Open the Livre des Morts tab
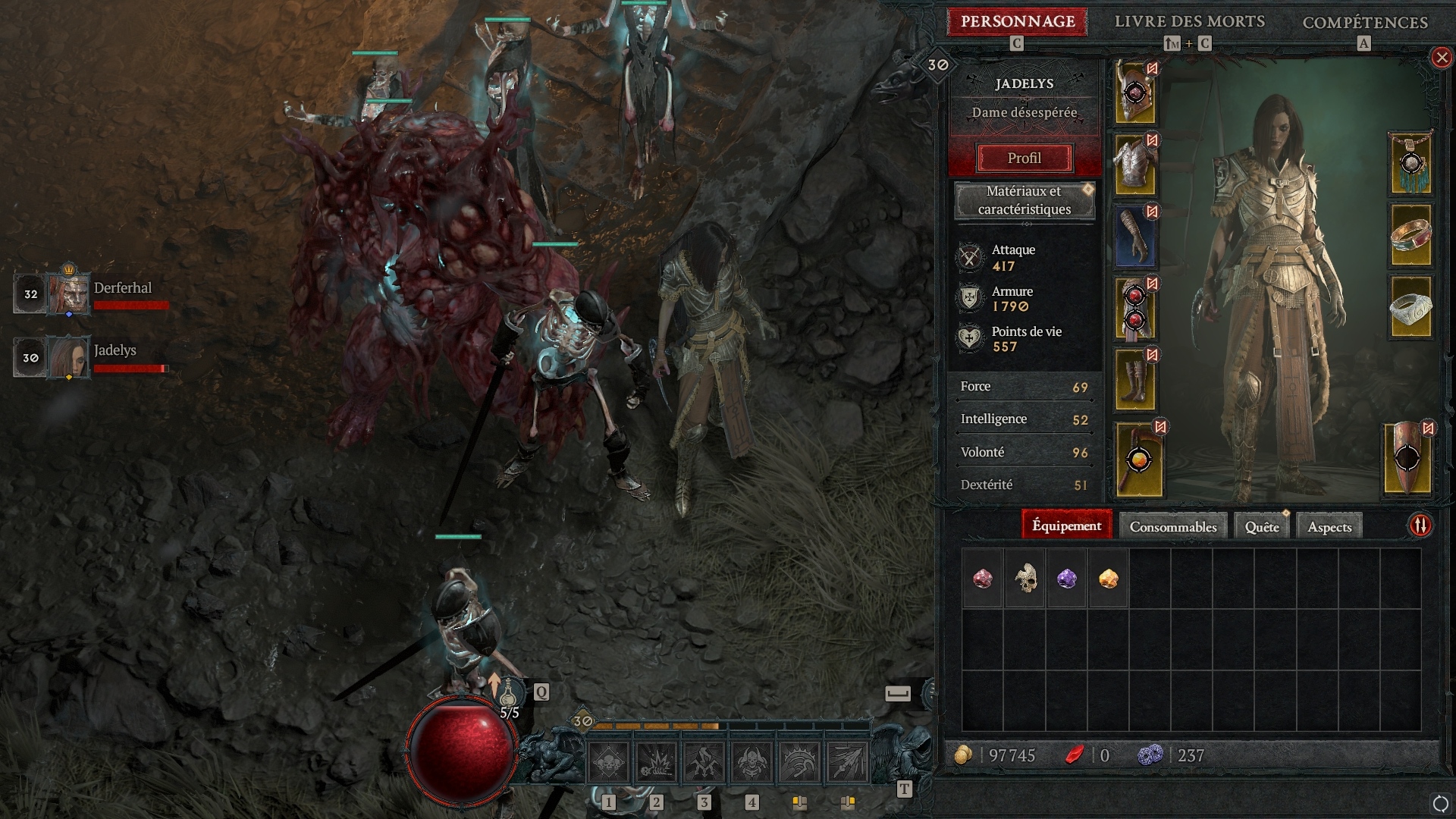The image size is (1456, 819). 1189,22
